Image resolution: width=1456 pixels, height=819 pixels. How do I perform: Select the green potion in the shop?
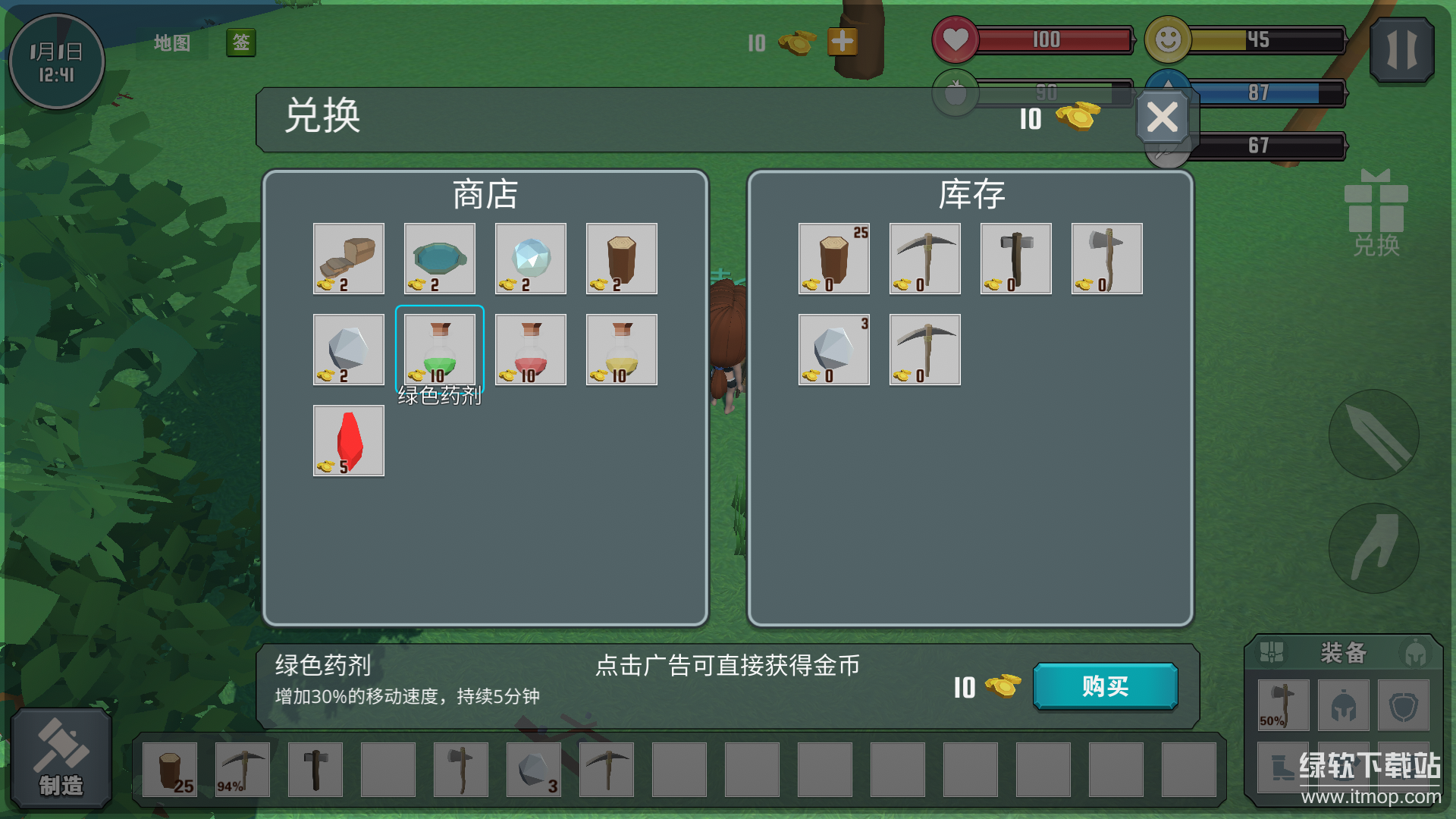439,349
